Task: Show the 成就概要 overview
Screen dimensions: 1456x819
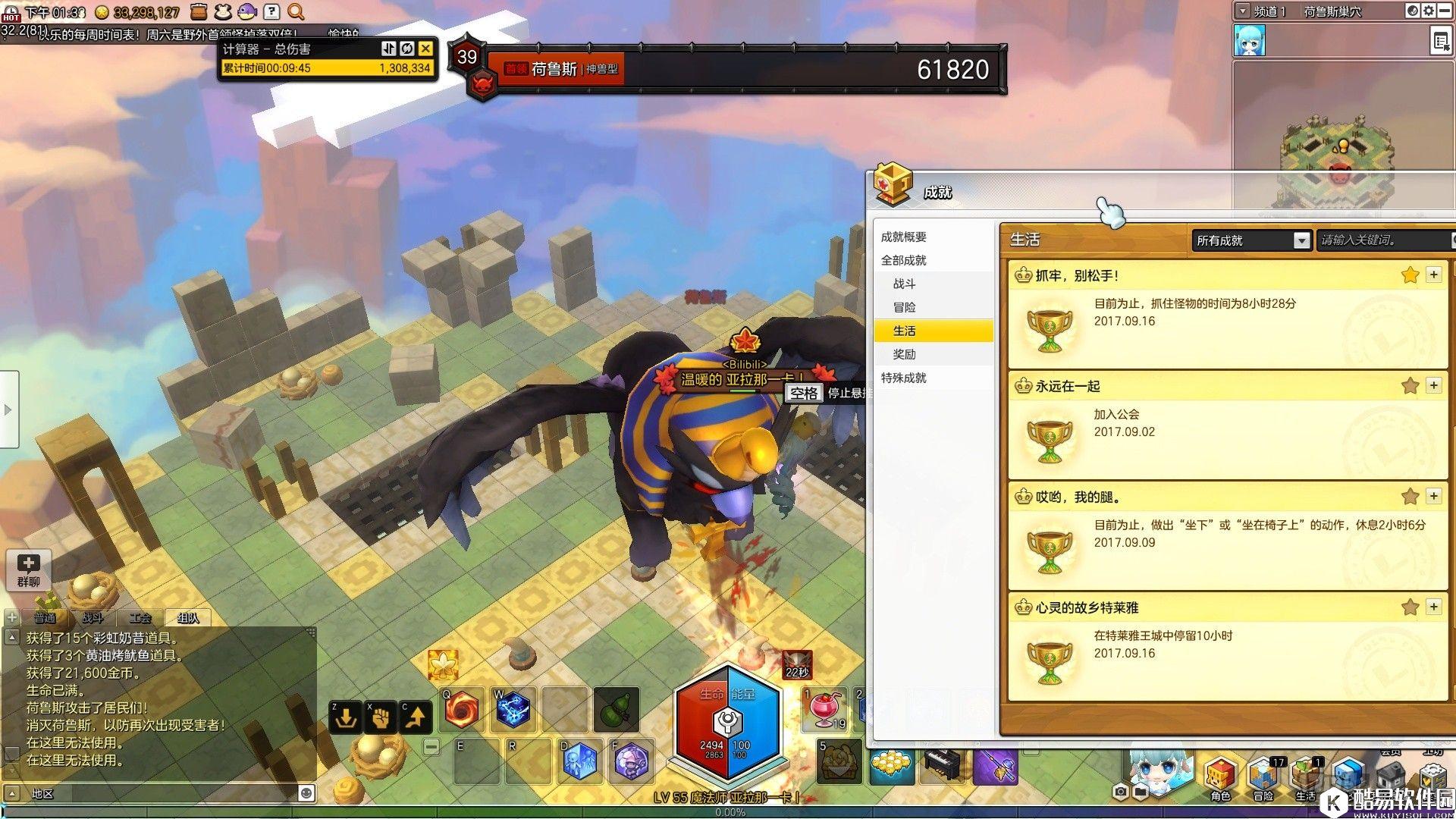Action: pyautogui.click(x=903, y=237)
